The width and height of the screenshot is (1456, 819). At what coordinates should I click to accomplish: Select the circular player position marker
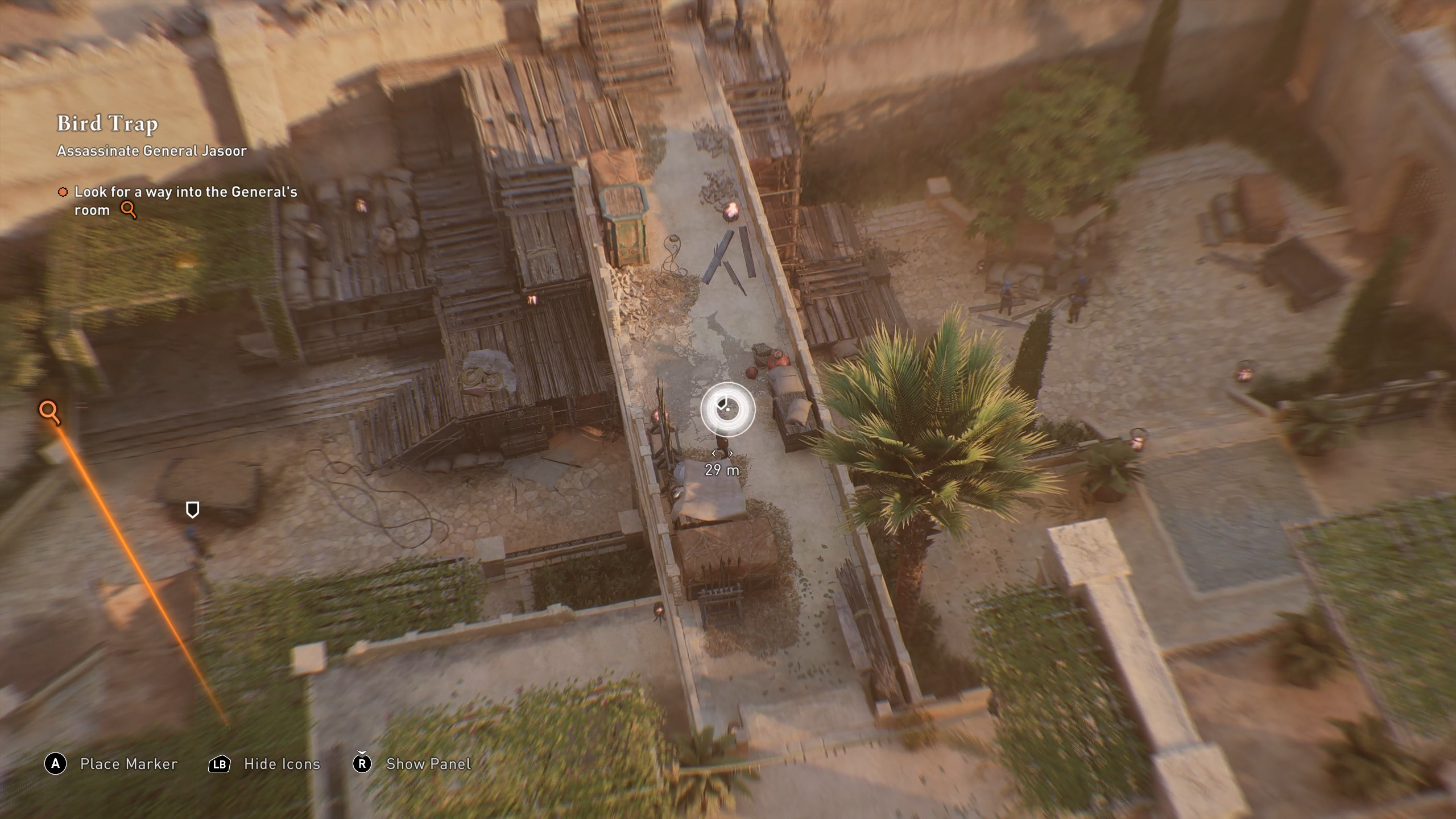[x=727, y=409]
